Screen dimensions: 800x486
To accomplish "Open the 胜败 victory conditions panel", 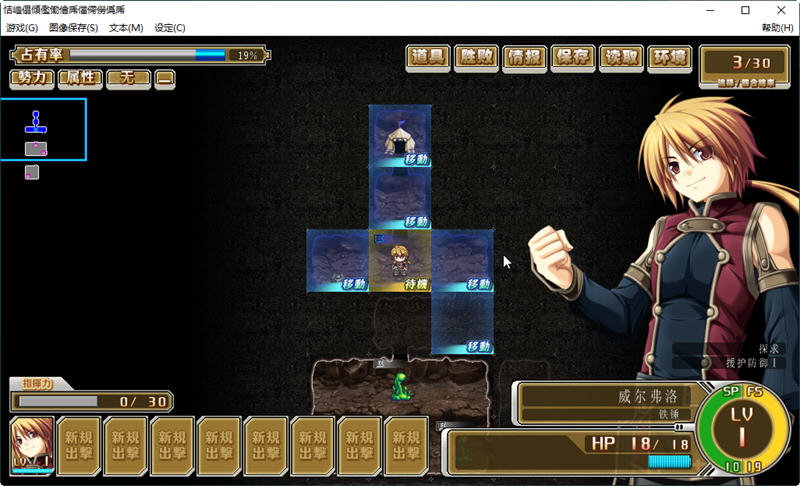I will pyautogui.click(x=477, y=58).
